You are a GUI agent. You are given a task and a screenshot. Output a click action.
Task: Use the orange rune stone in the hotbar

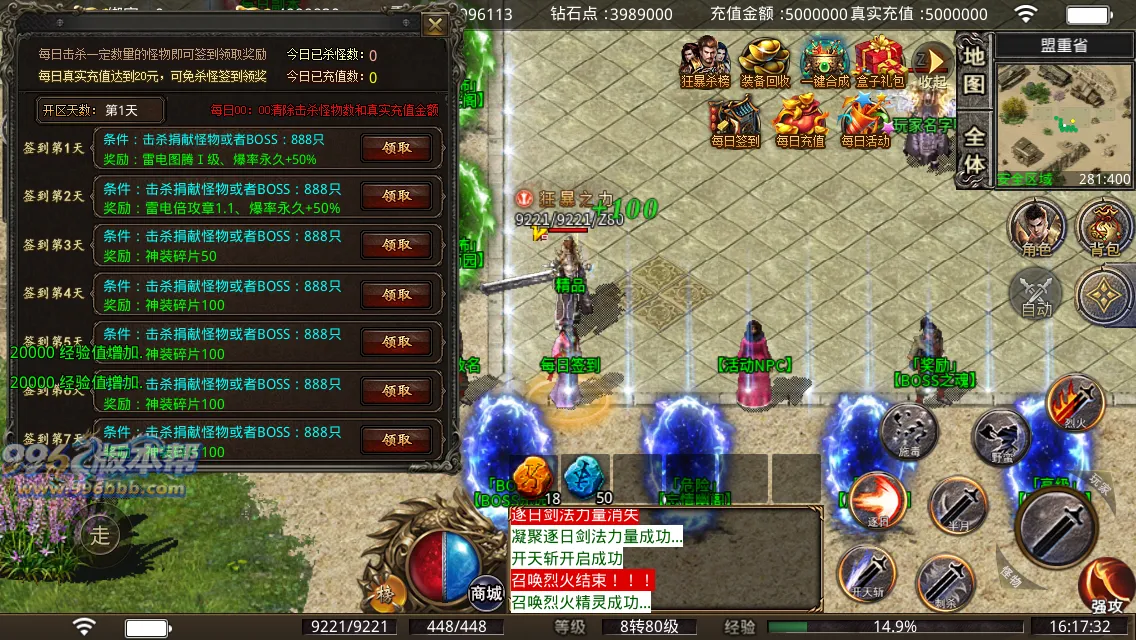pyautogui.click(x=532, y=477)
